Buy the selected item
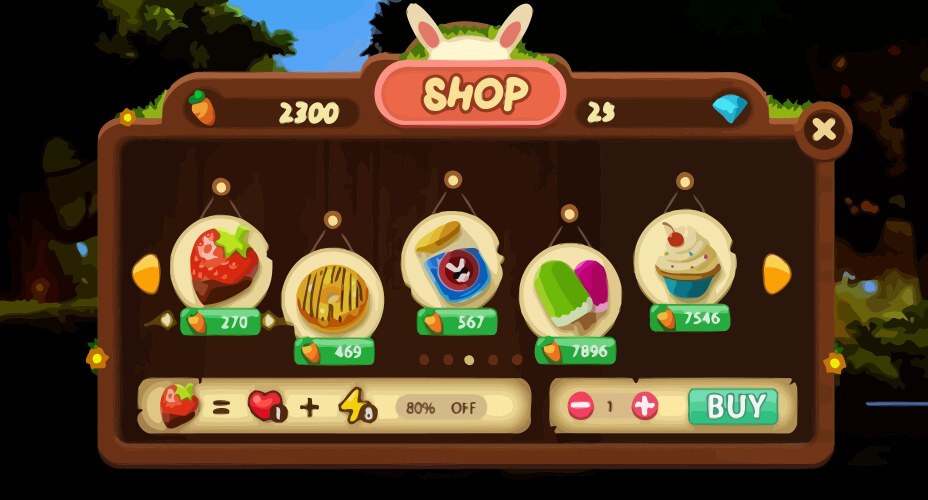This screenshot has height=500, width=928. click(x=741, y=406)
